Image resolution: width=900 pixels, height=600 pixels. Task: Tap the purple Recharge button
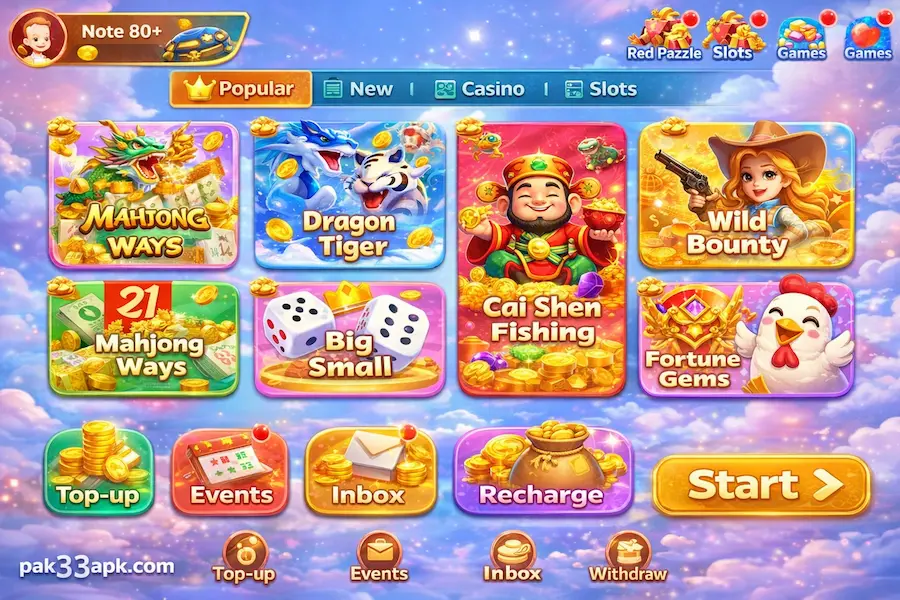[x=541, y=472]
